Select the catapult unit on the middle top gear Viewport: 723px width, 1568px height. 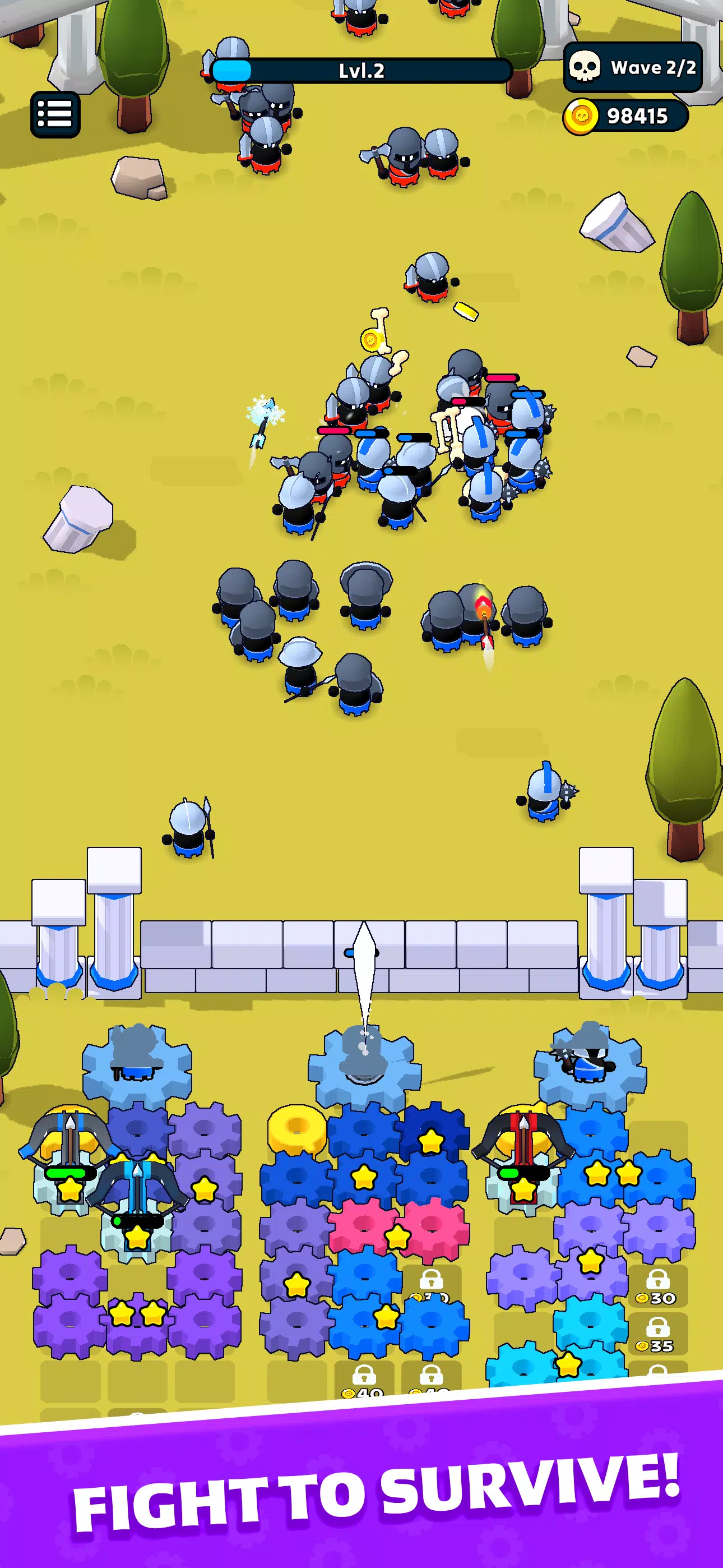point(362,1065)
